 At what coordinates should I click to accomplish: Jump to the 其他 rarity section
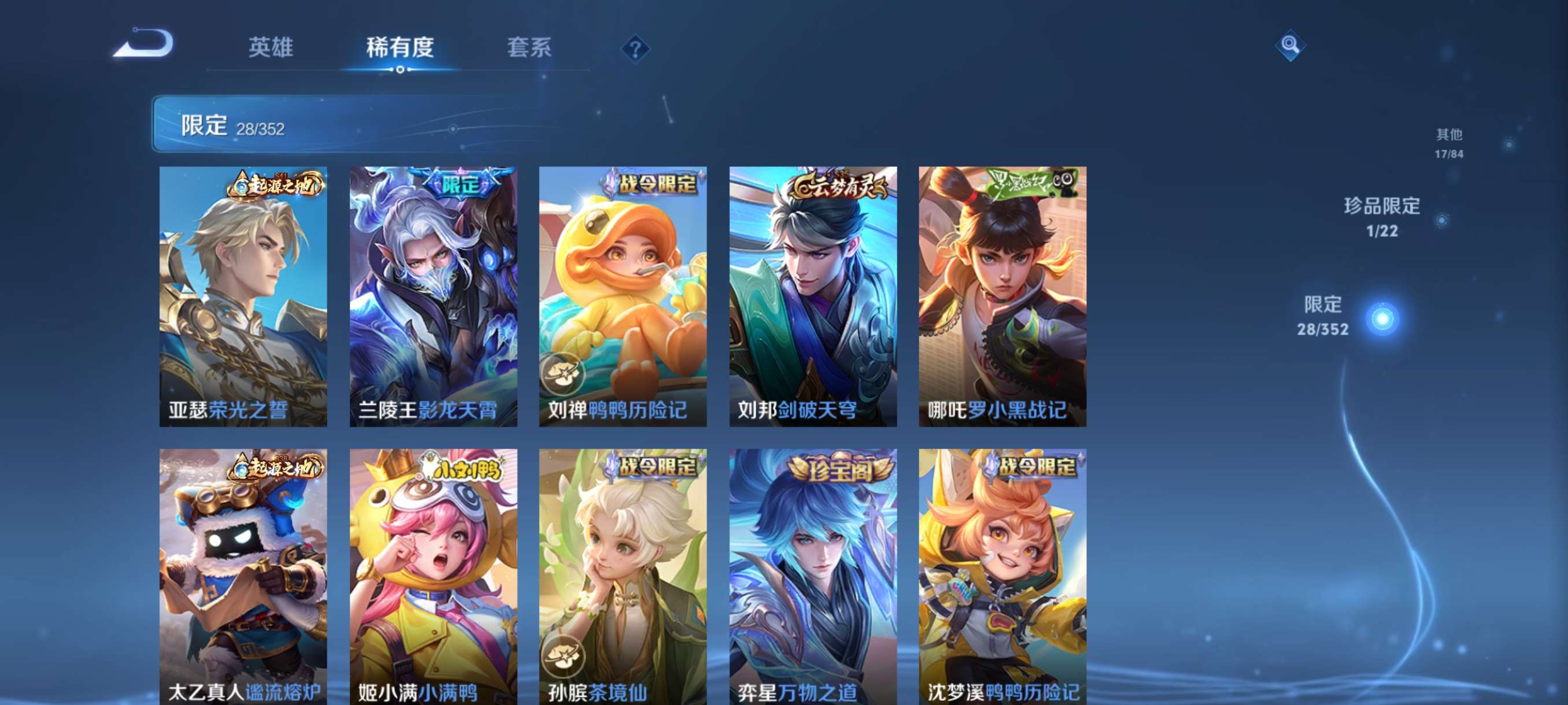point(1449,143)
